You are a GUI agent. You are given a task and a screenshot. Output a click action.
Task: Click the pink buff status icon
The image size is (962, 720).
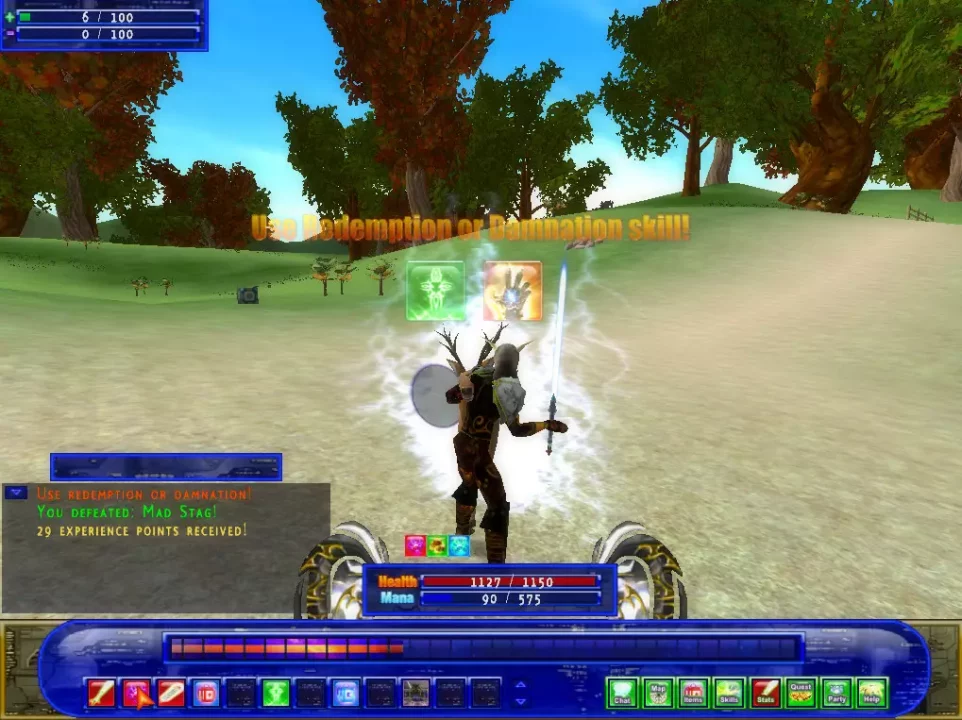pos(415,546)
